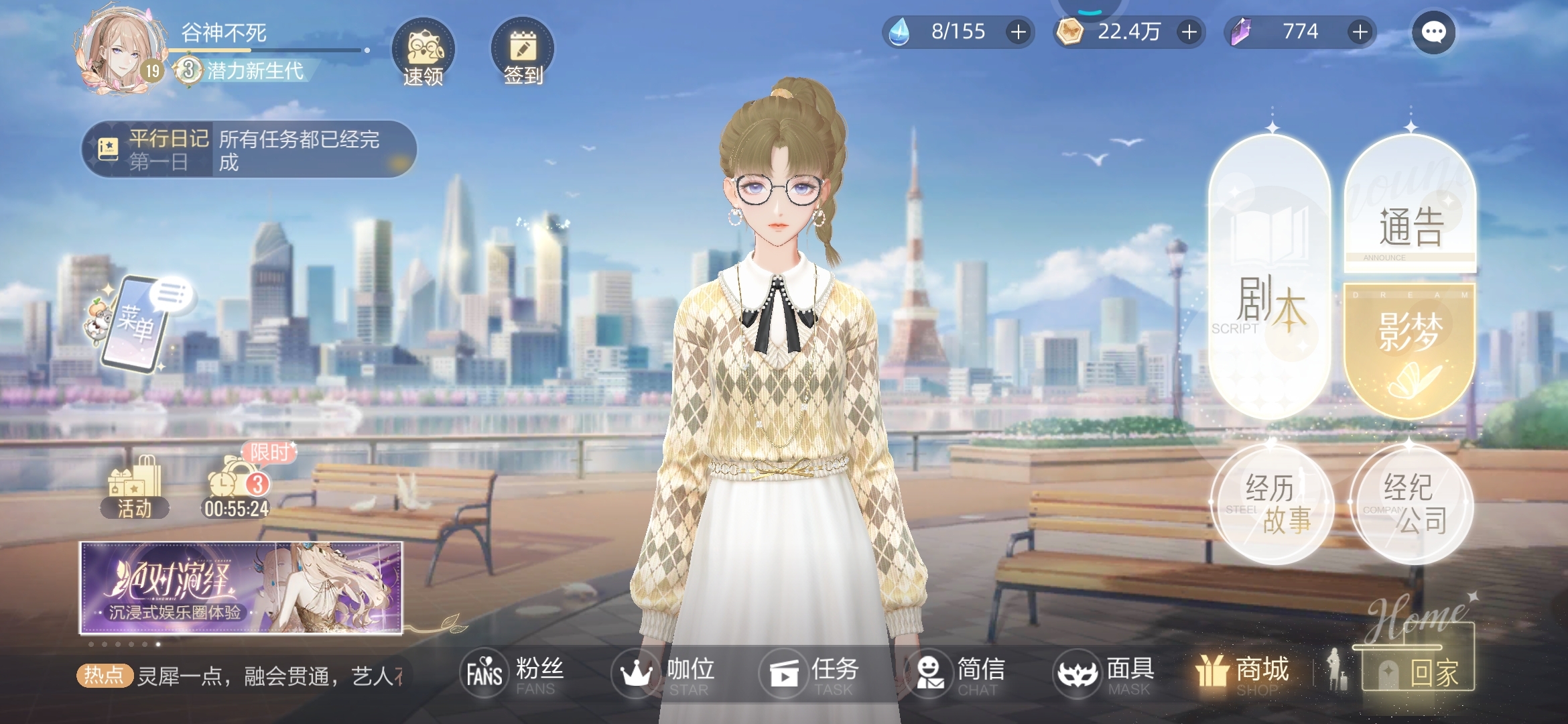The image size is (1568, 724).
Task: Open the chat bubble messages
Action: (x=1433, y=32)
